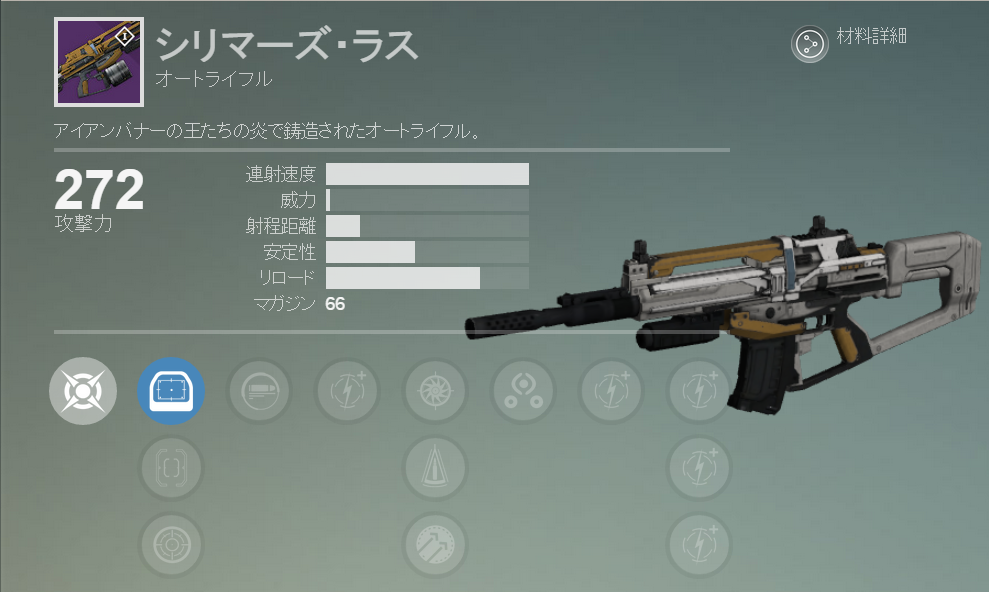Select the three-circle orb perk node
Screen dimensions: 989x592
click(x=523, y=390)
